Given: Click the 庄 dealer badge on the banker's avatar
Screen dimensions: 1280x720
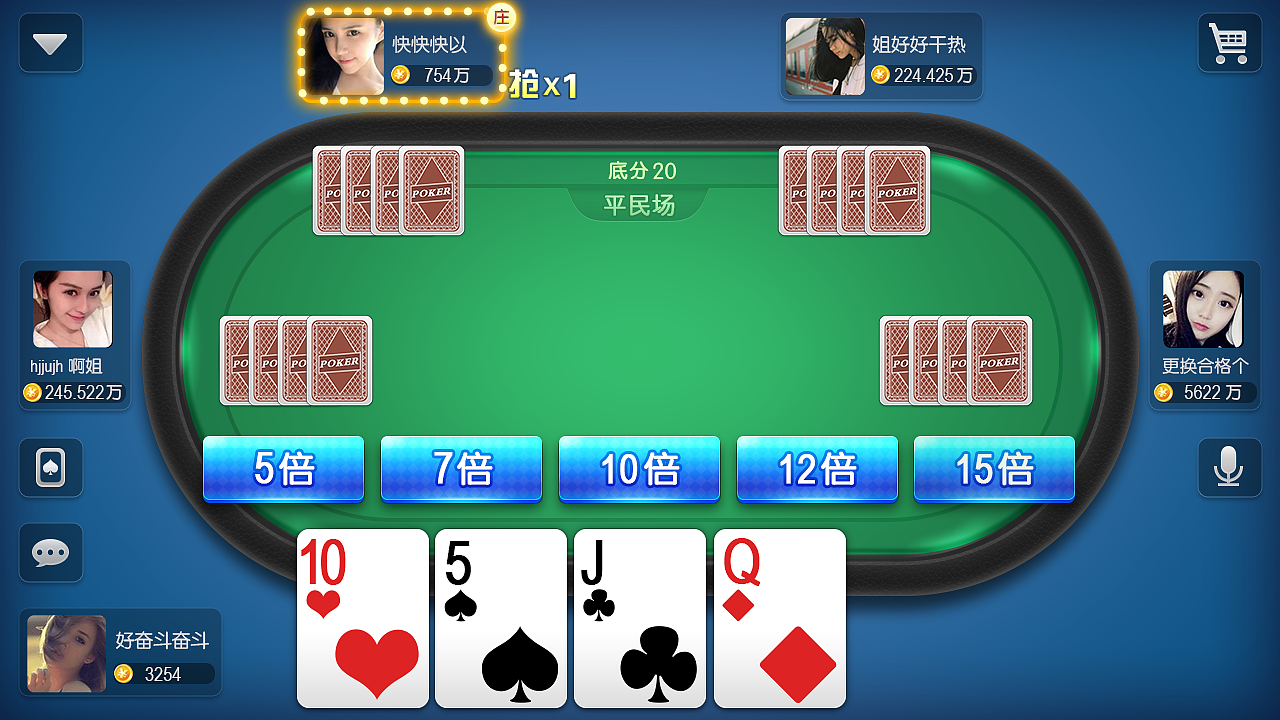Looking at the screenshot, I should point(502,18).
